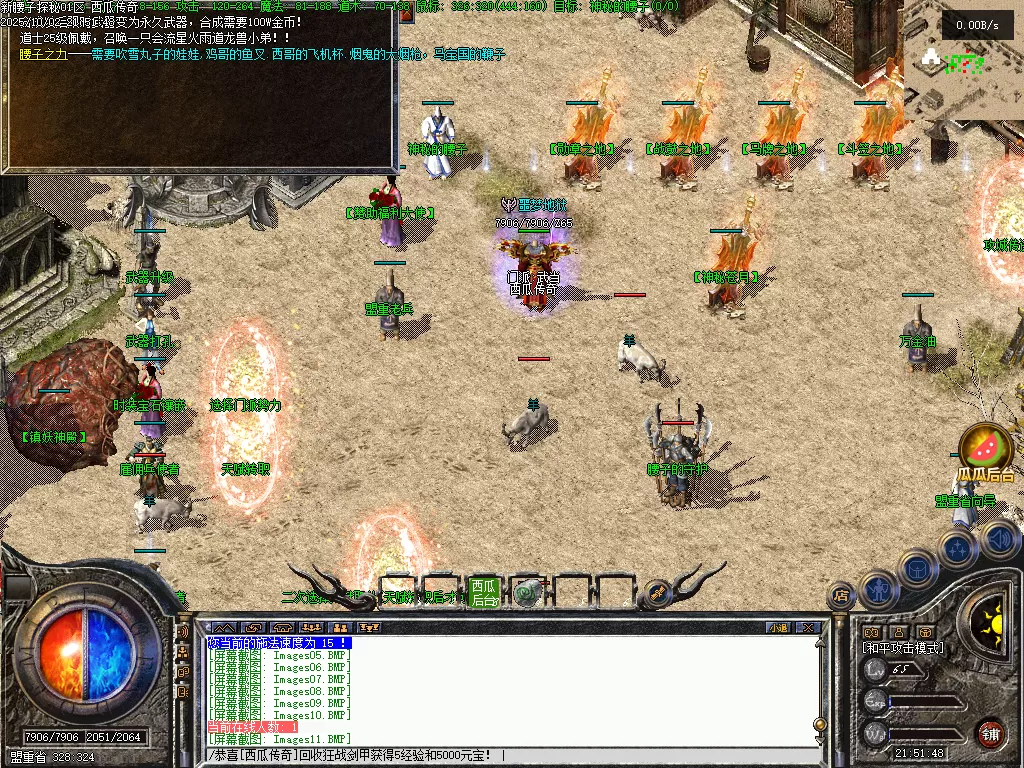Click the satellite icon beside the hotbar
The width and height of the screenshot is (1024, 768).
pyautogui.click(x=657, y=592)
